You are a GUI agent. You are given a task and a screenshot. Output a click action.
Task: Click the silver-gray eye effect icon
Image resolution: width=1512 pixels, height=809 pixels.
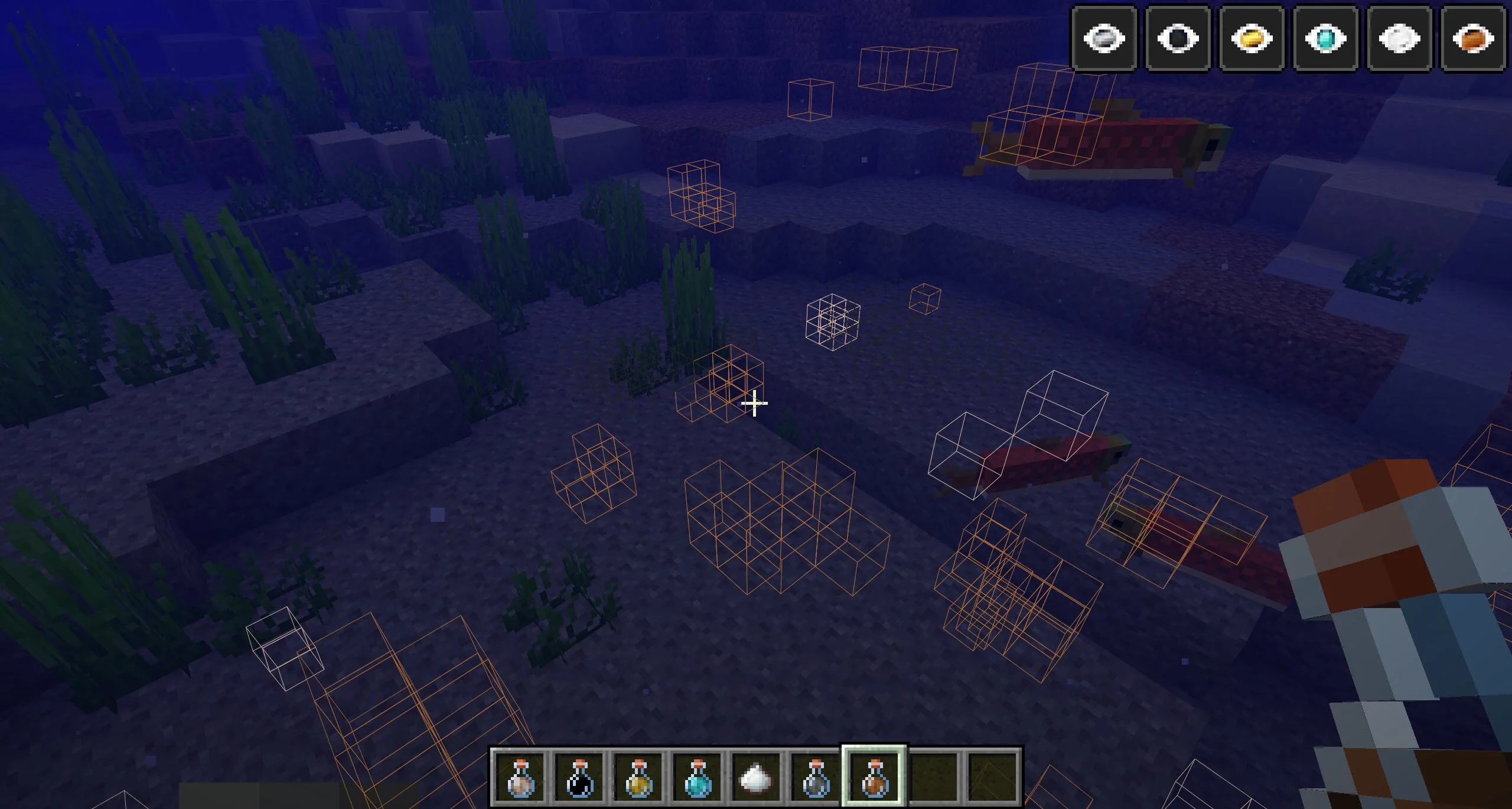click(1104, 39)
